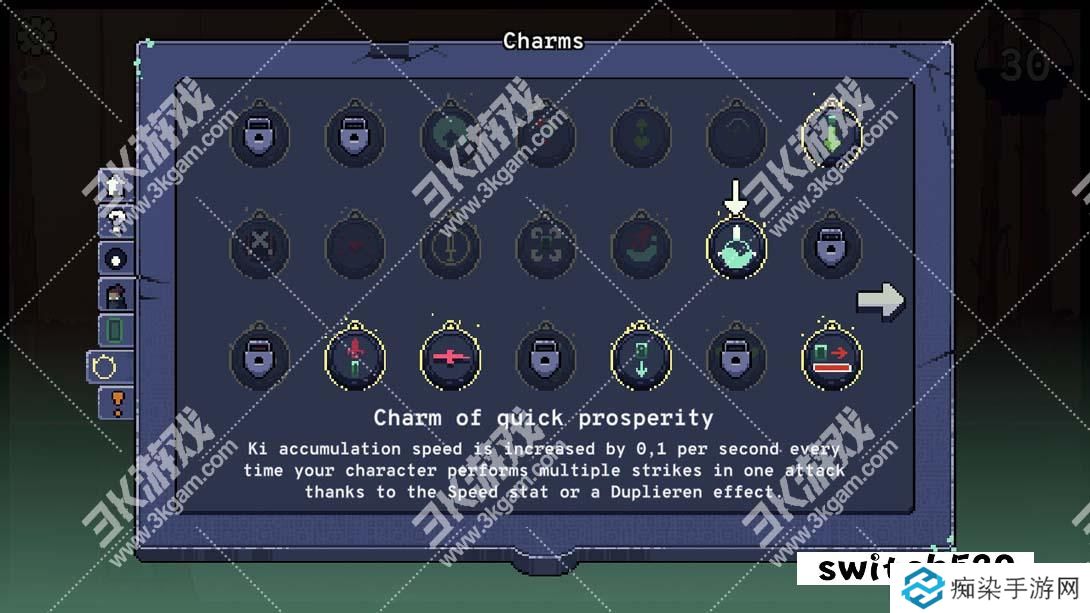The height and width of the screenshot is (613, 1090).
Task: Select the teal potion flask charm
Action: 737,248
